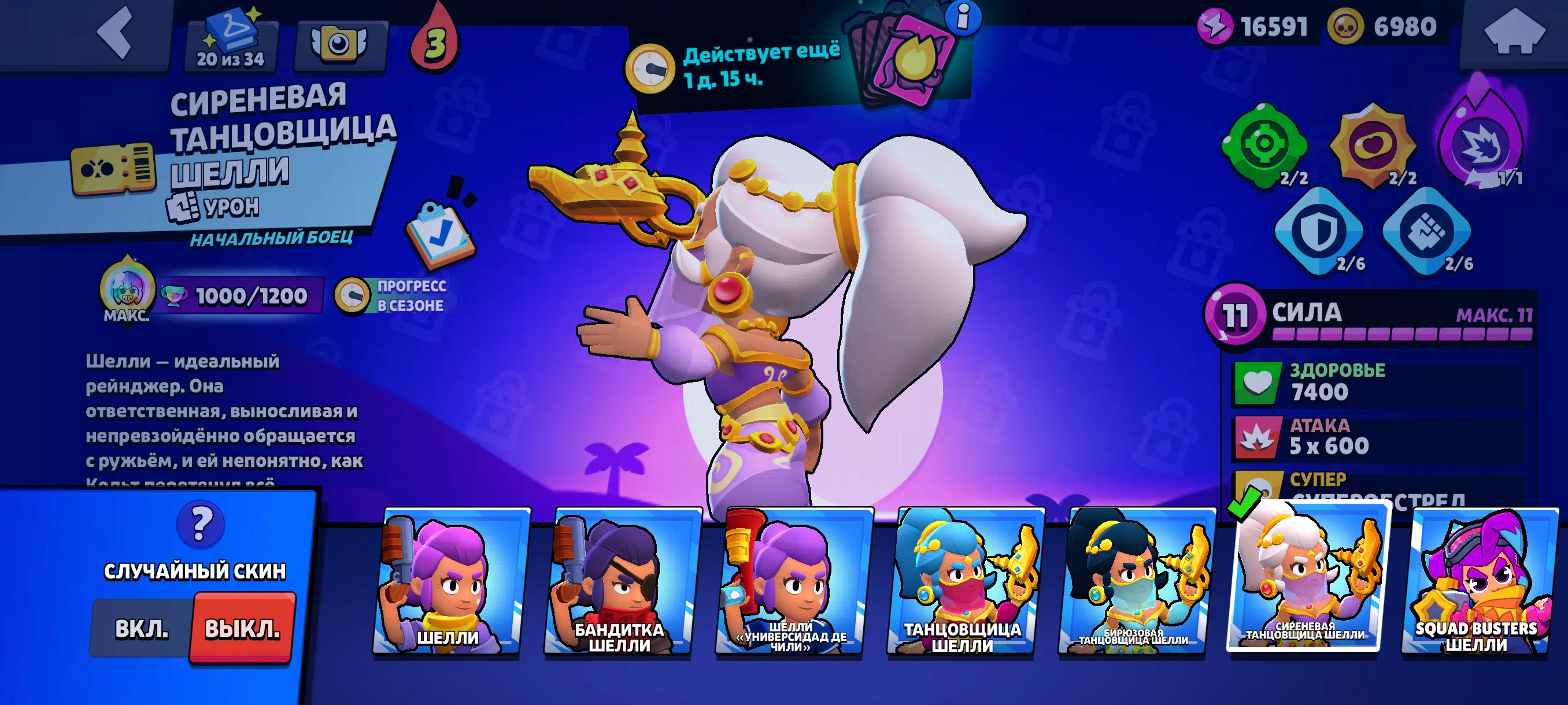
Task: Open the blue shield gear slot
Action: coord(1318,231)
